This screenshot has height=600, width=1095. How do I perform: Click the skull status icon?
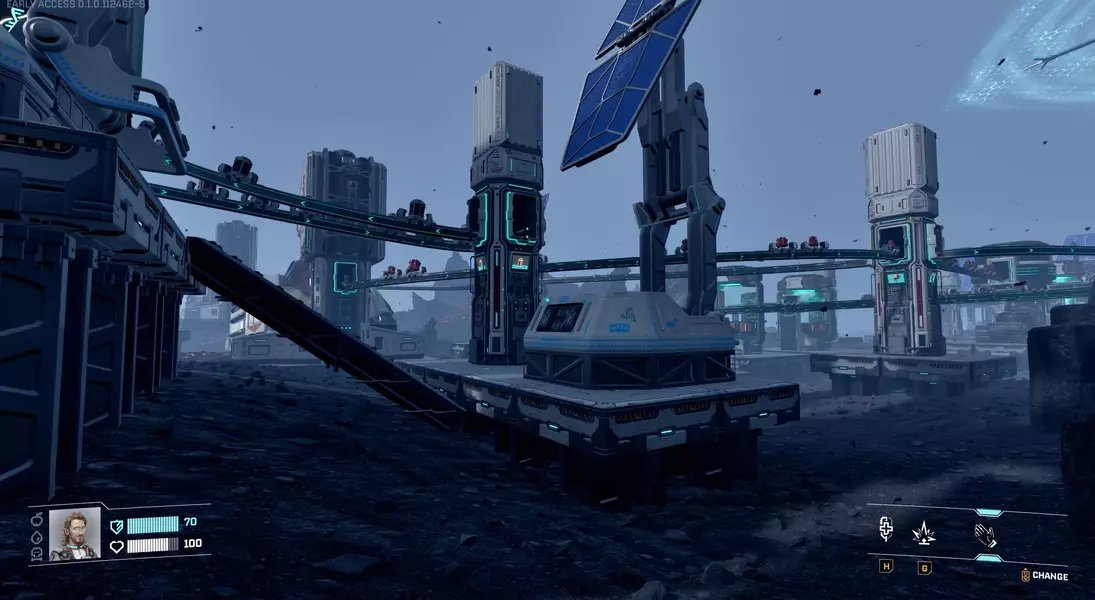pos(37,554)
